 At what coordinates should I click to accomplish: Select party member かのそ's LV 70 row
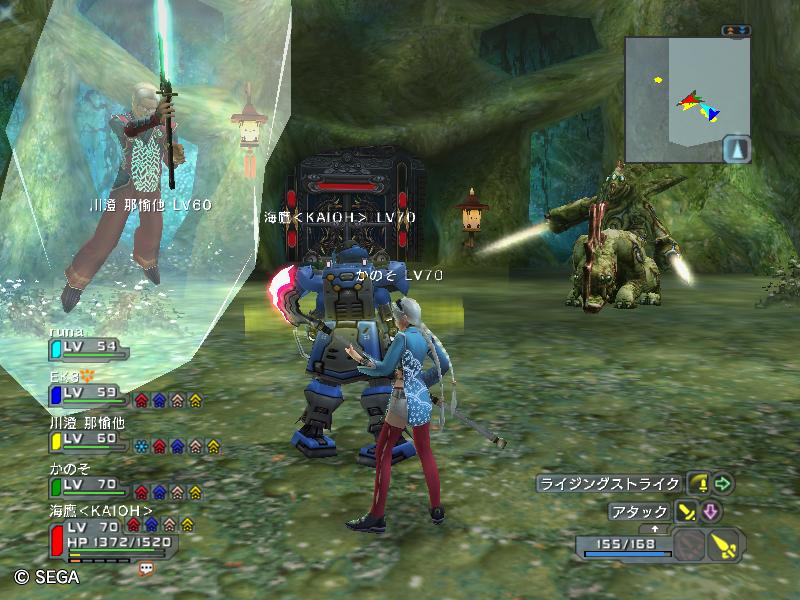(x=88, y=485)
